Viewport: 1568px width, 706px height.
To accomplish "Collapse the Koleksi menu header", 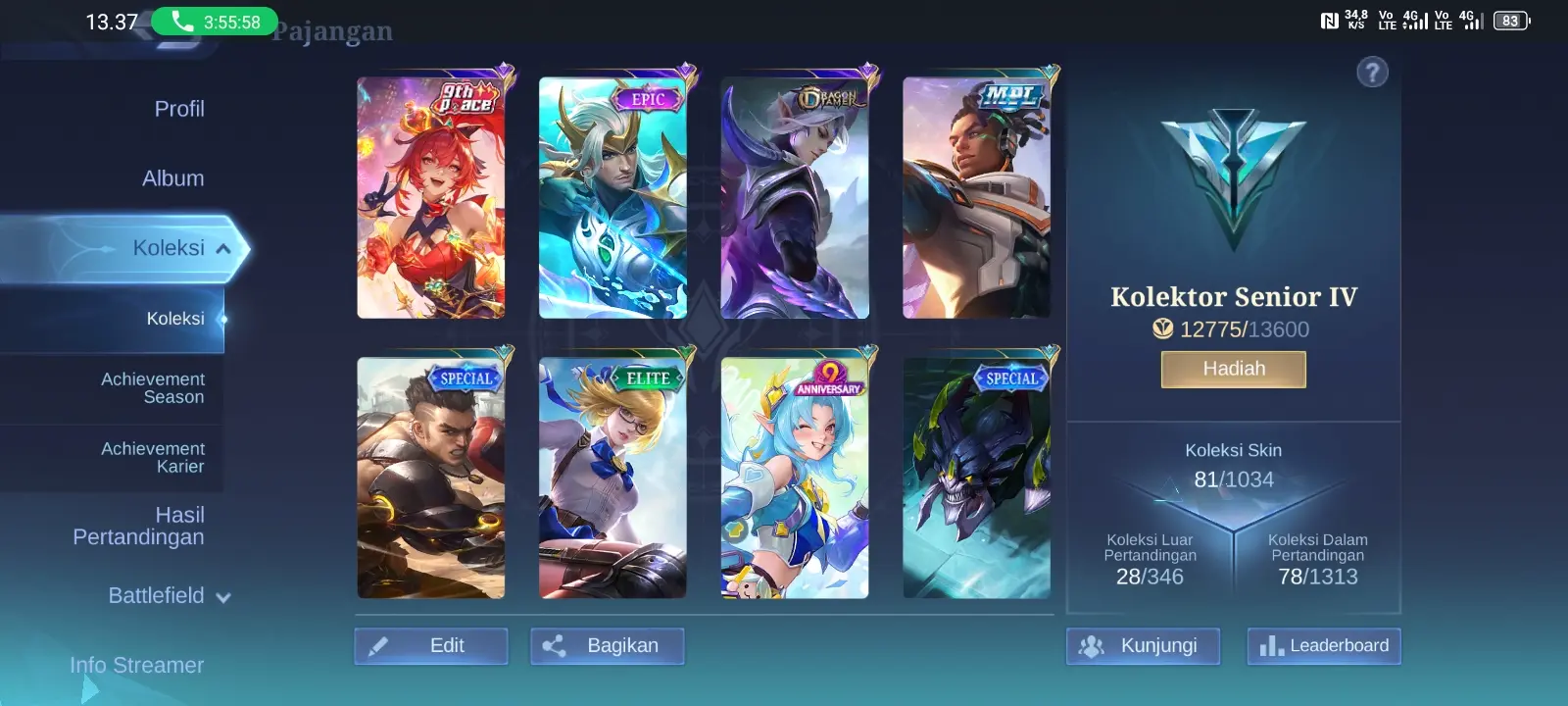I will [x=182, y=248].
